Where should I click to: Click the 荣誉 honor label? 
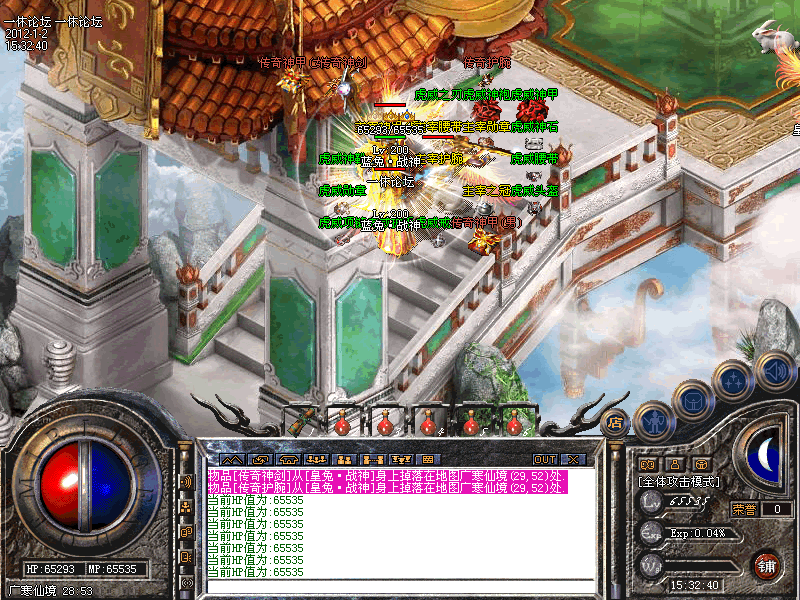coord(743,509)
